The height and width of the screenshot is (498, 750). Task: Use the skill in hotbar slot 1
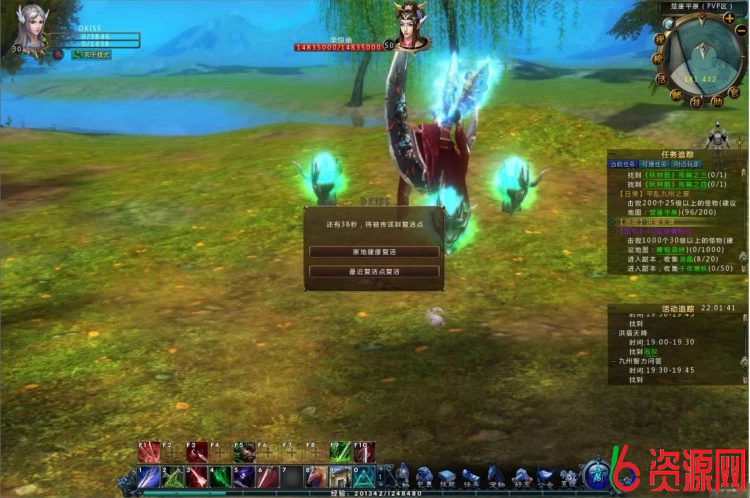[148, 476]
